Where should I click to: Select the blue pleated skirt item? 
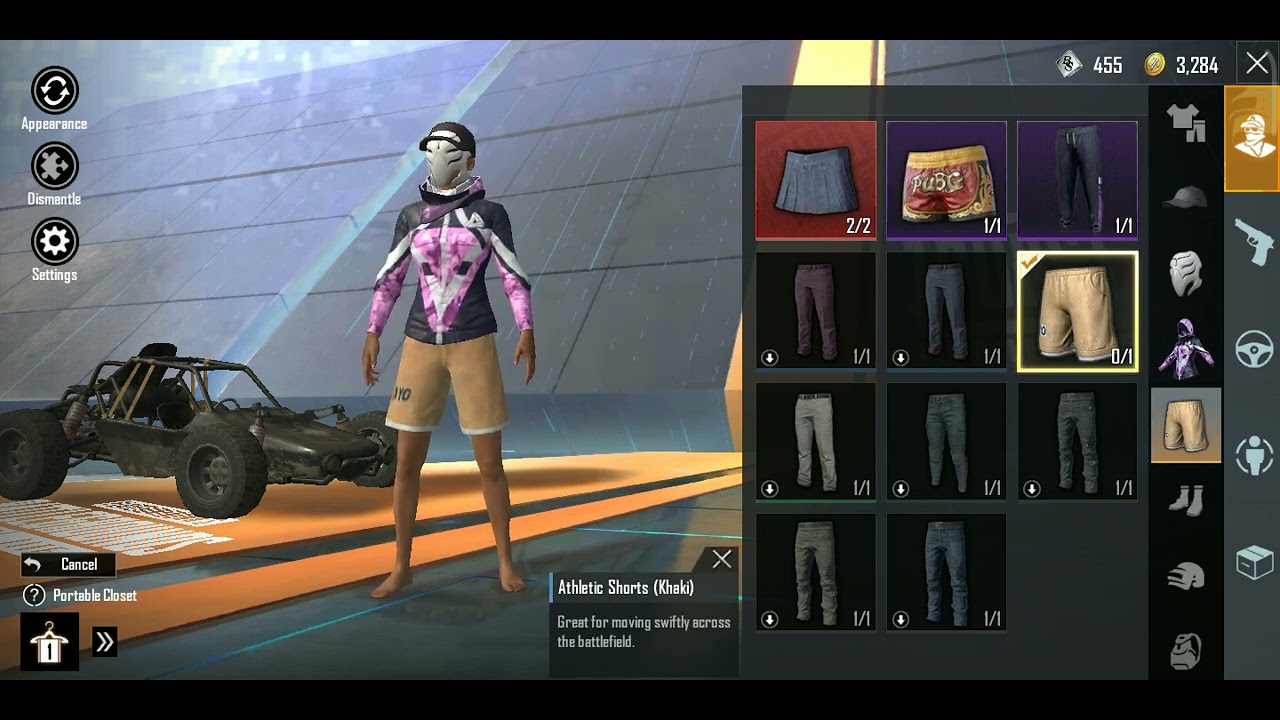[815, 181]
